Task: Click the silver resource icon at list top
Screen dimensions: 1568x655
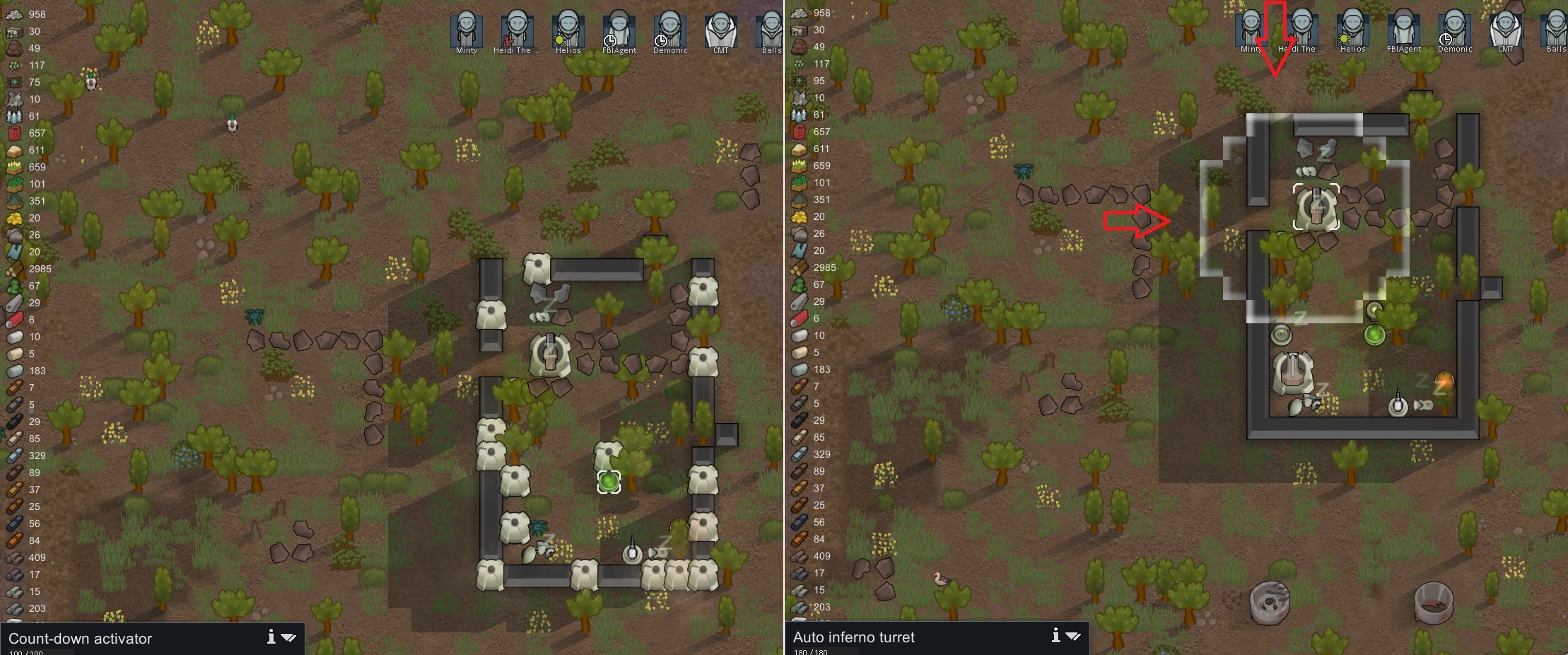Action: [13, 13]
